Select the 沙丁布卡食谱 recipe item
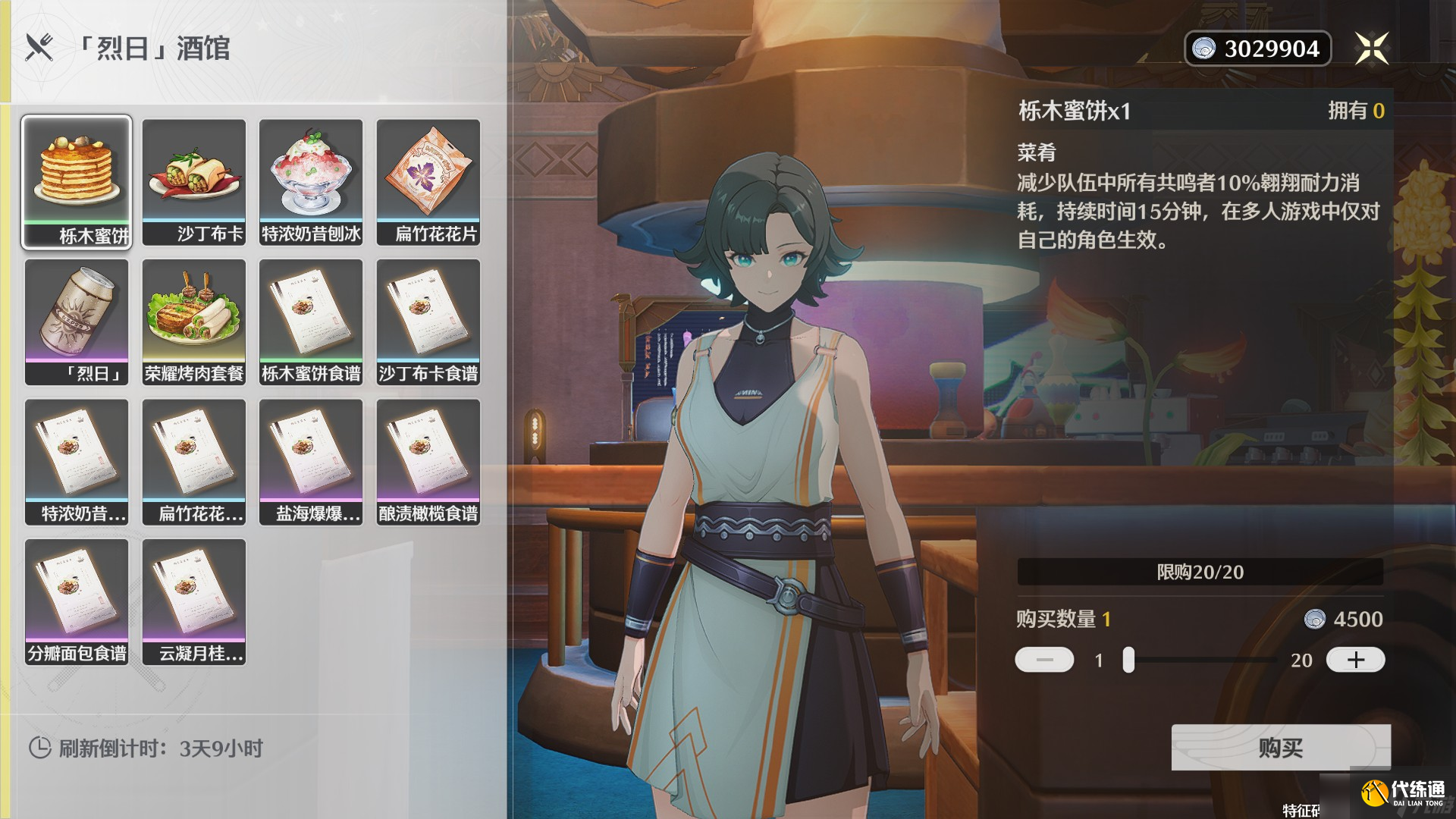 [428, 321]
